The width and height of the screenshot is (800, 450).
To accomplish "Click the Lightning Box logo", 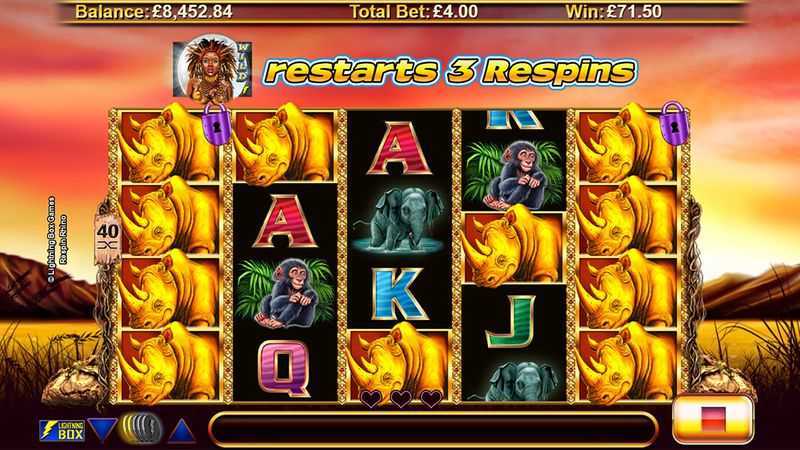I will click(61, 431).
